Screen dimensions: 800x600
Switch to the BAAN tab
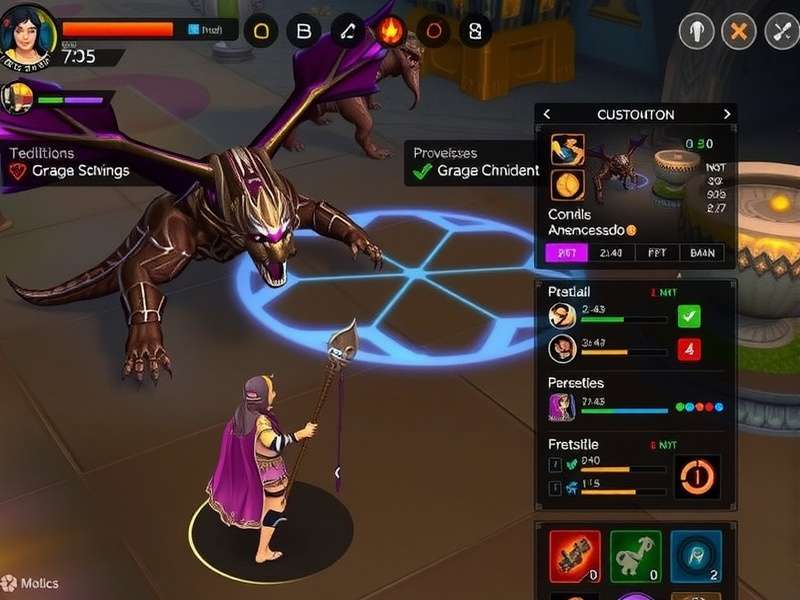coord(703,253)
